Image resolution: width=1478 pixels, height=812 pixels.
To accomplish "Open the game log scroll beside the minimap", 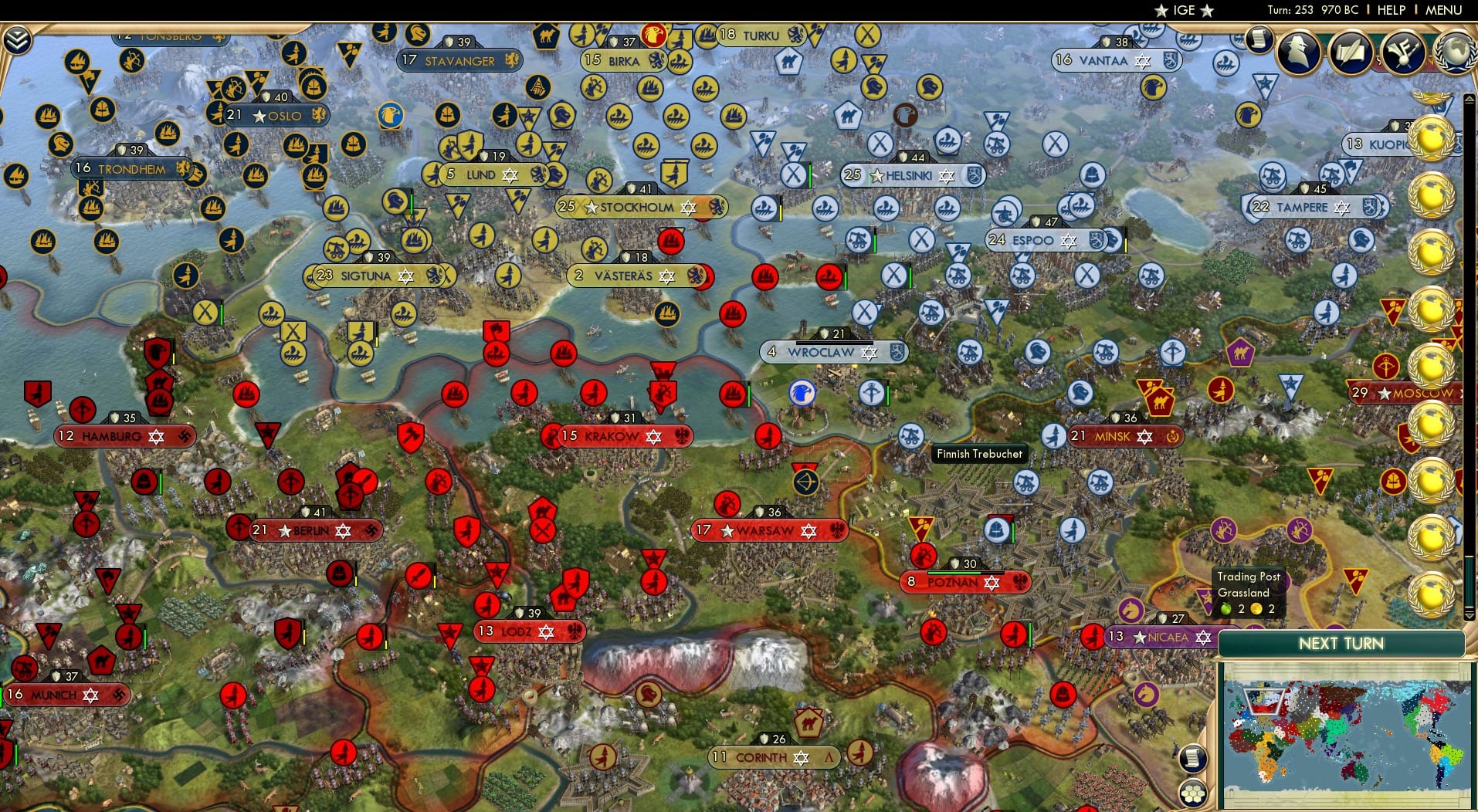I will pos(1192,759).
